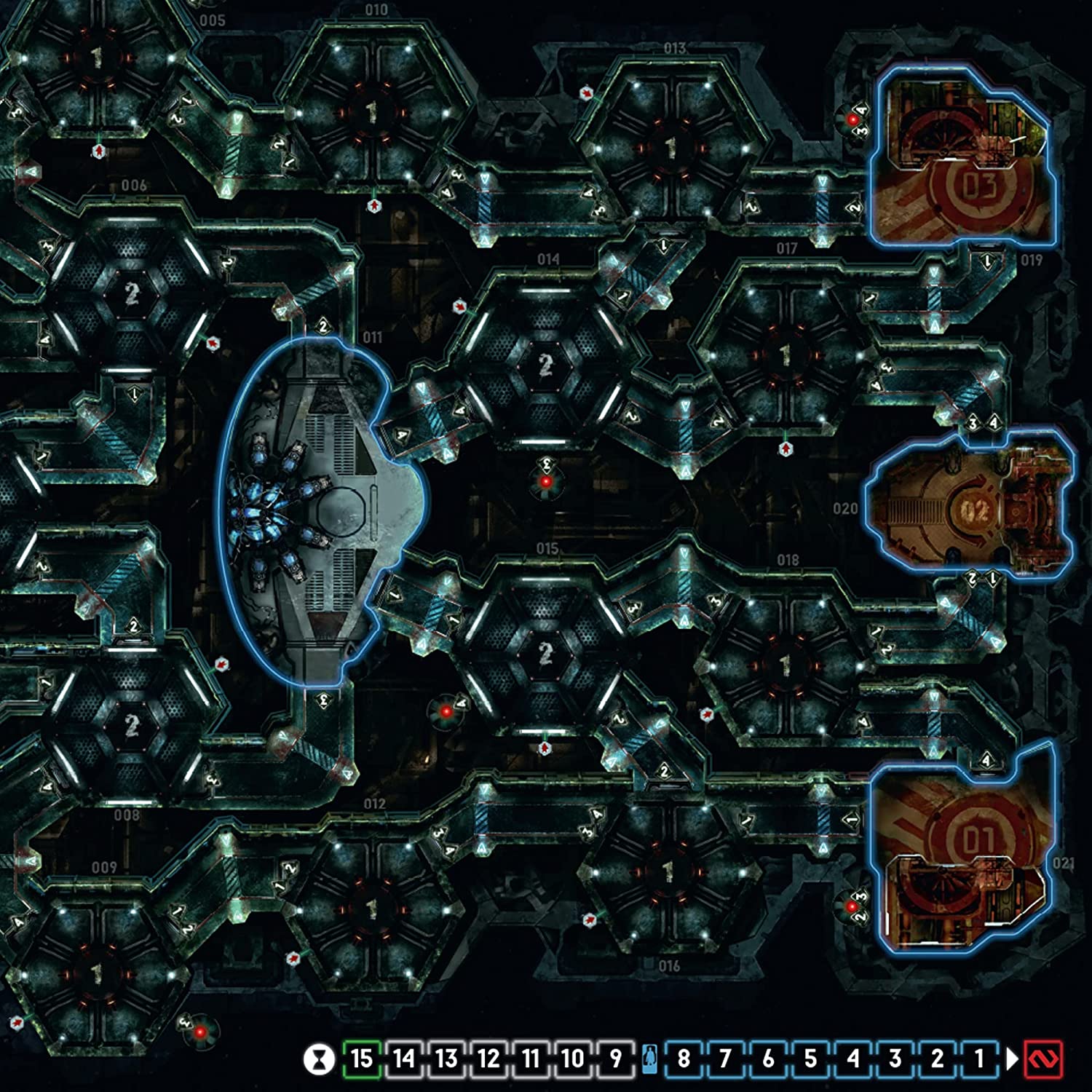Select time track slot 10
Screen dimensions: 1092x1092
pos(573,1058)
